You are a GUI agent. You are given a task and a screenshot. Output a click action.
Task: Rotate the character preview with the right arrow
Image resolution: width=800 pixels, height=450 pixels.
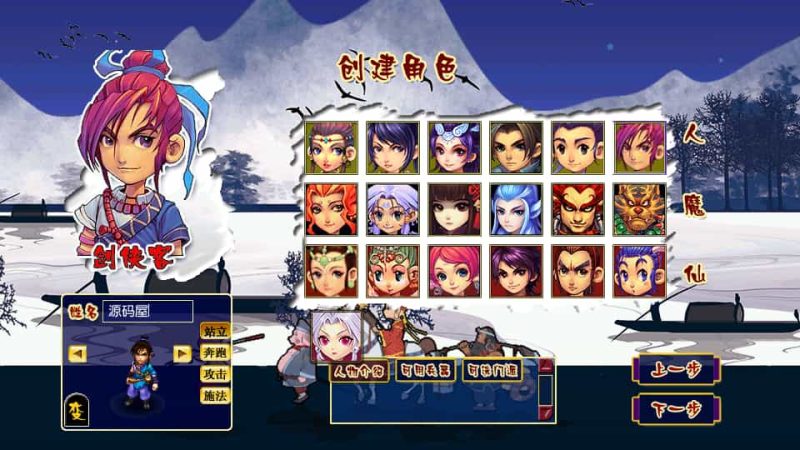(182, 353)
